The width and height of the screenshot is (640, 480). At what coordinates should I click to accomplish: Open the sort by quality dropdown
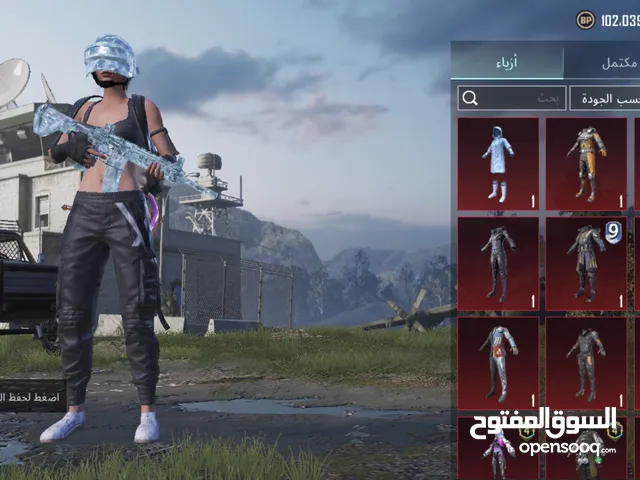pos(604,98)
